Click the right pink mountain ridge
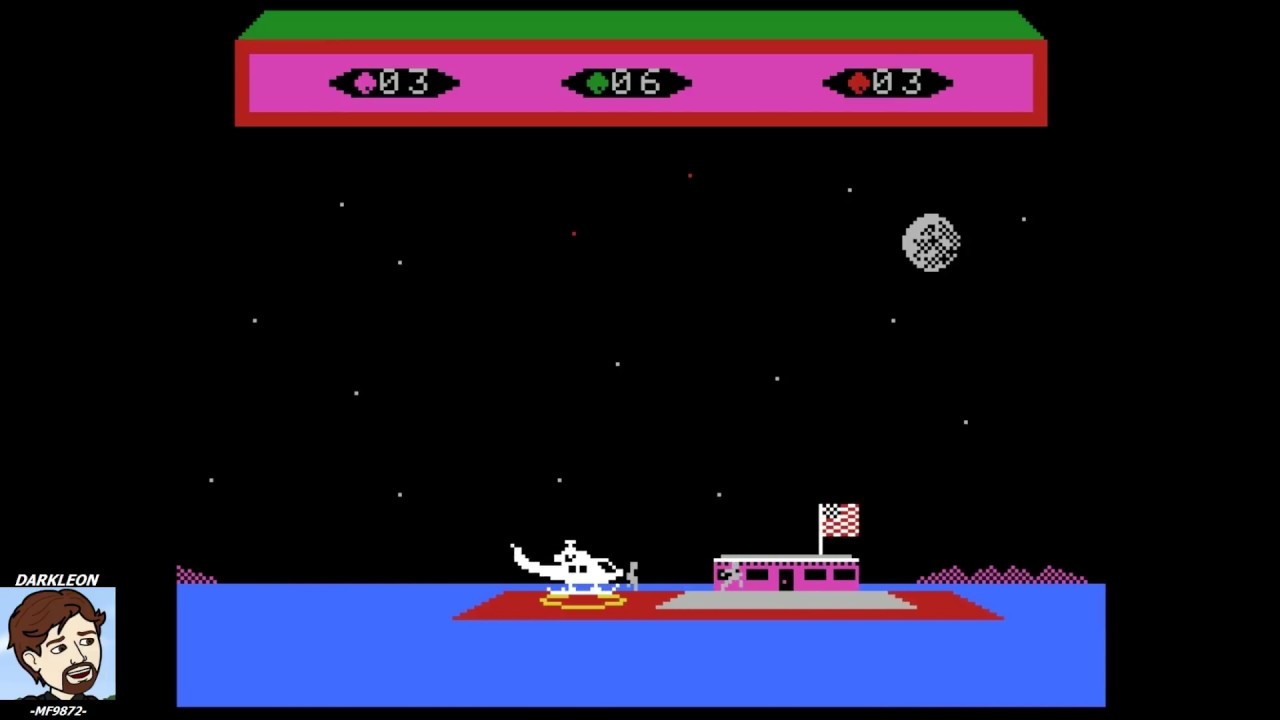The width and height of the screenshot is (1280, 720). point(1000,573)
